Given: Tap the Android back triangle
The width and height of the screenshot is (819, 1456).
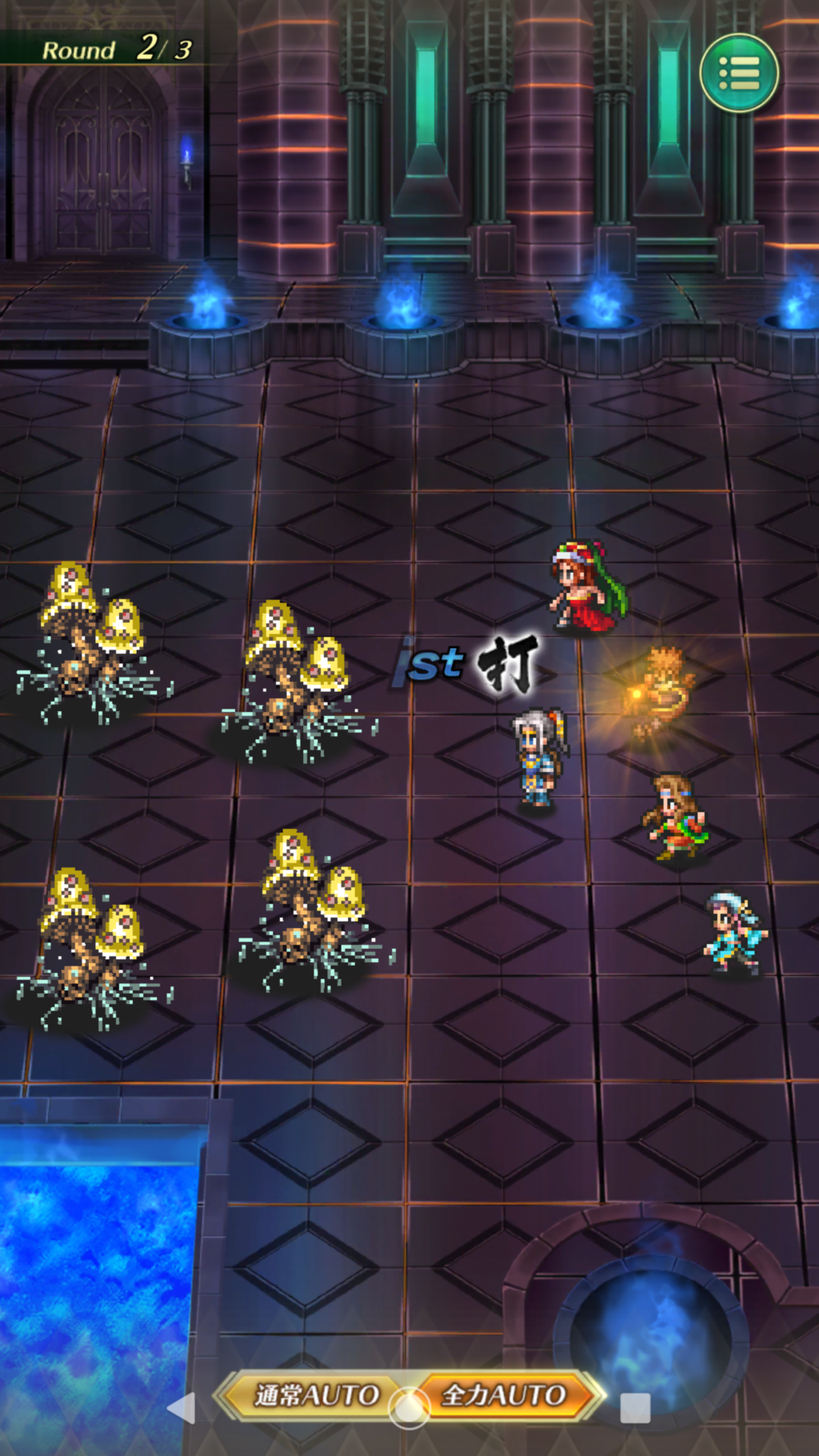Looking at the screenshot, I should click(x=182, y=1408).
